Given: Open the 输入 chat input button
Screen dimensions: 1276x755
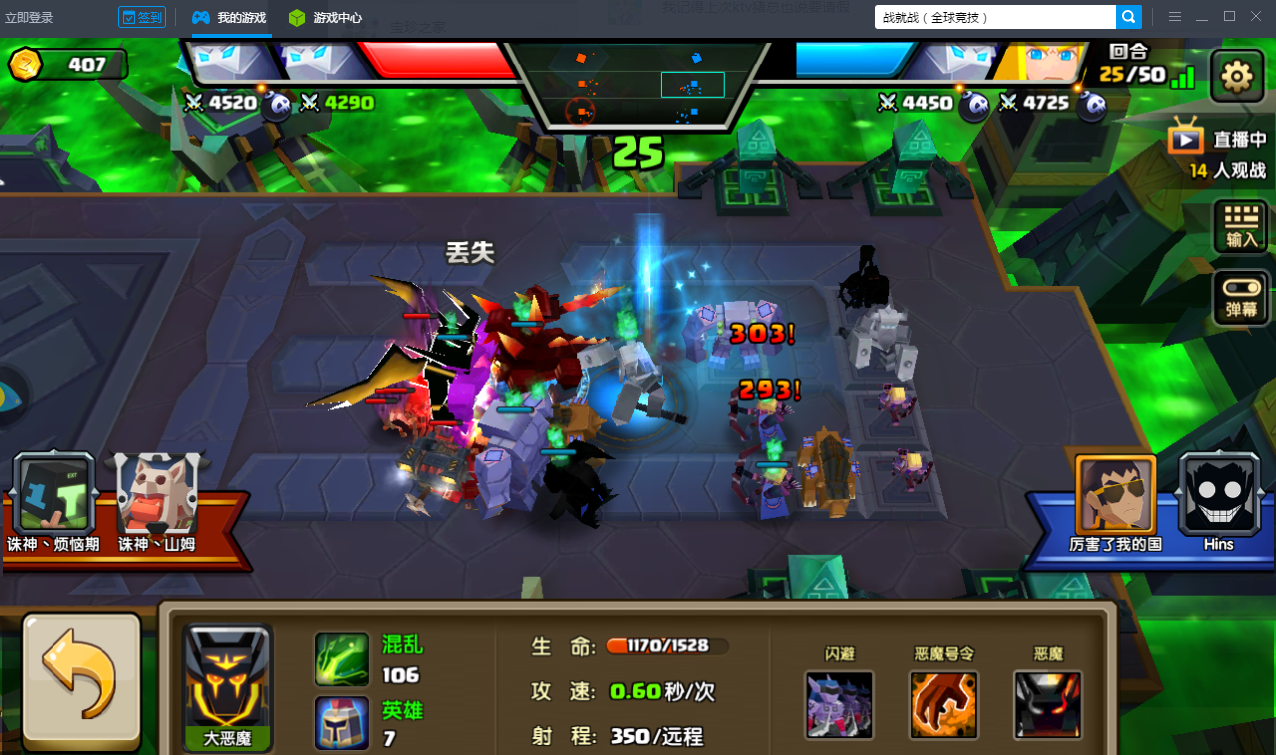Looking at the screenshot, I should [1240, 227].
